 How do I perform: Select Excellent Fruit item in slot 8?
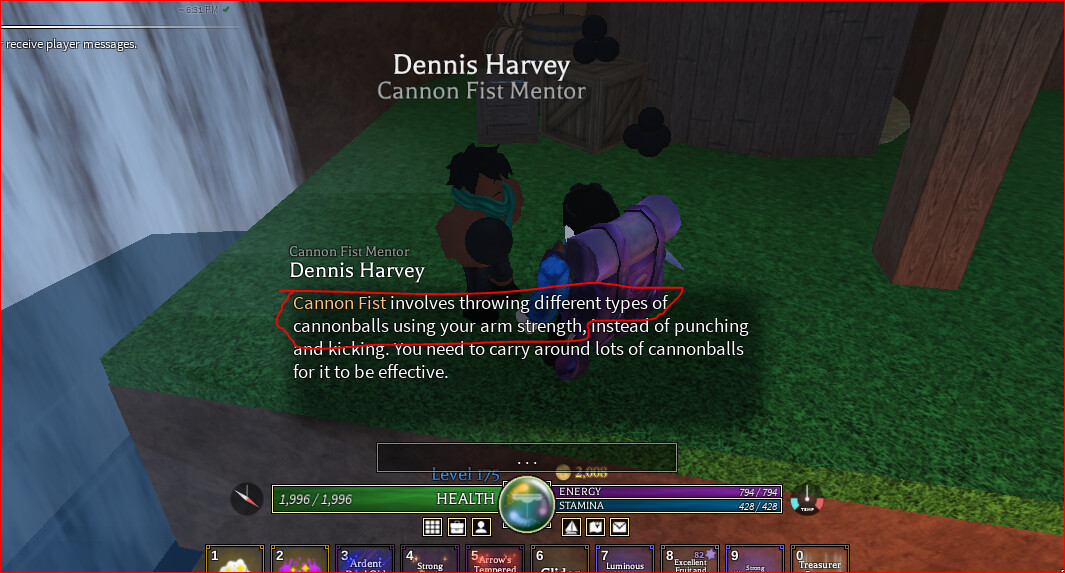690,560
